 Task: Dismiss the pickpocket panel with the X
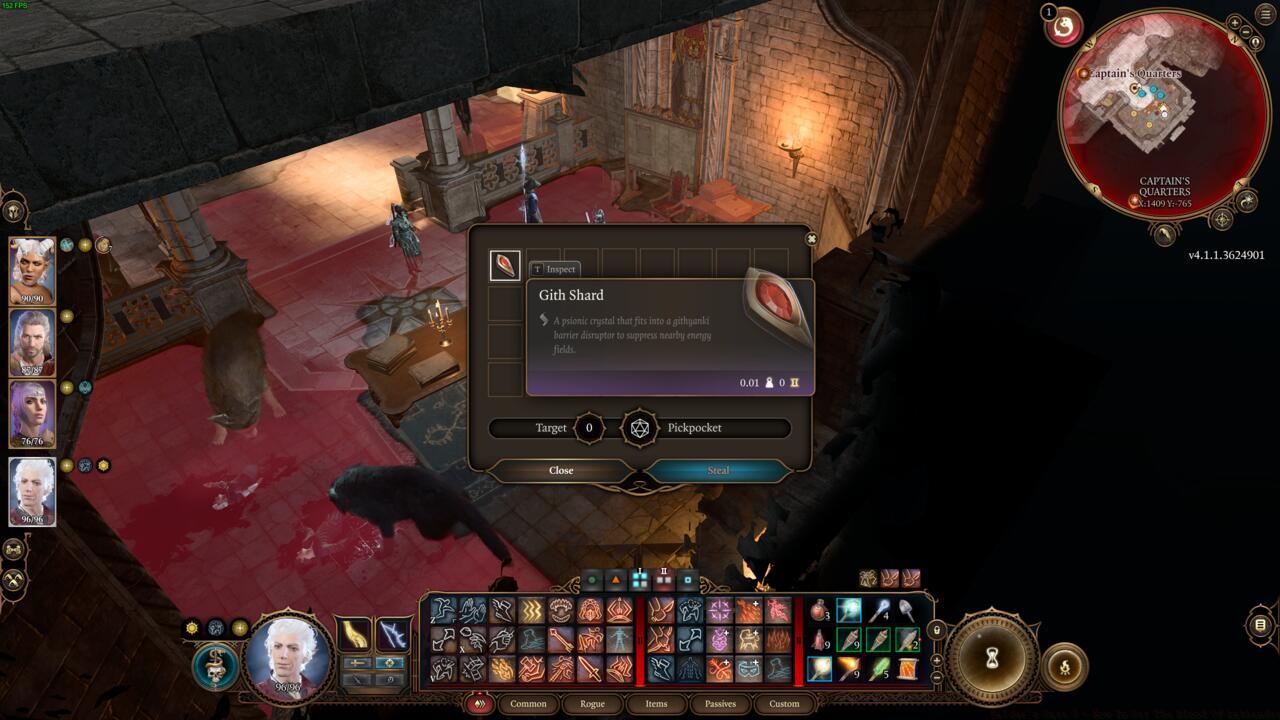(811, 239)
